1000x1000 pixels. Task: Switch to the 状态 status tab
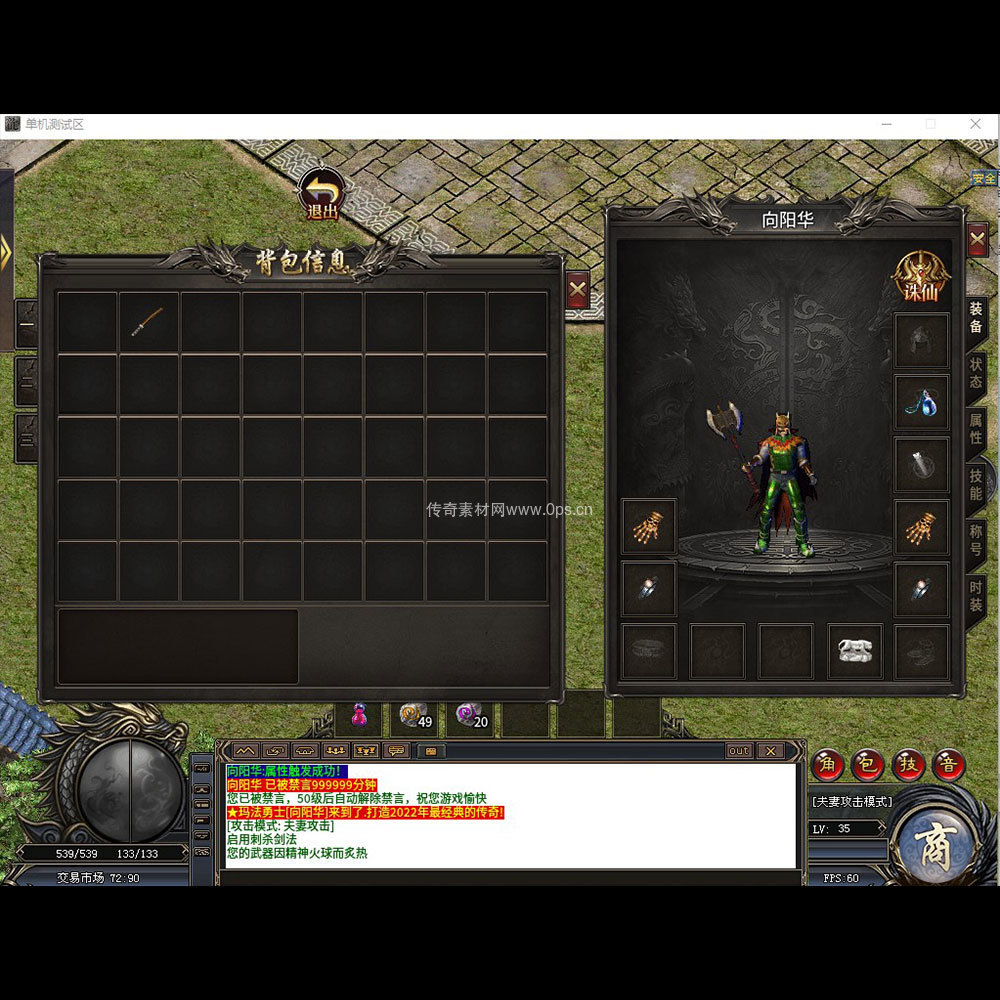coord(975,371)
